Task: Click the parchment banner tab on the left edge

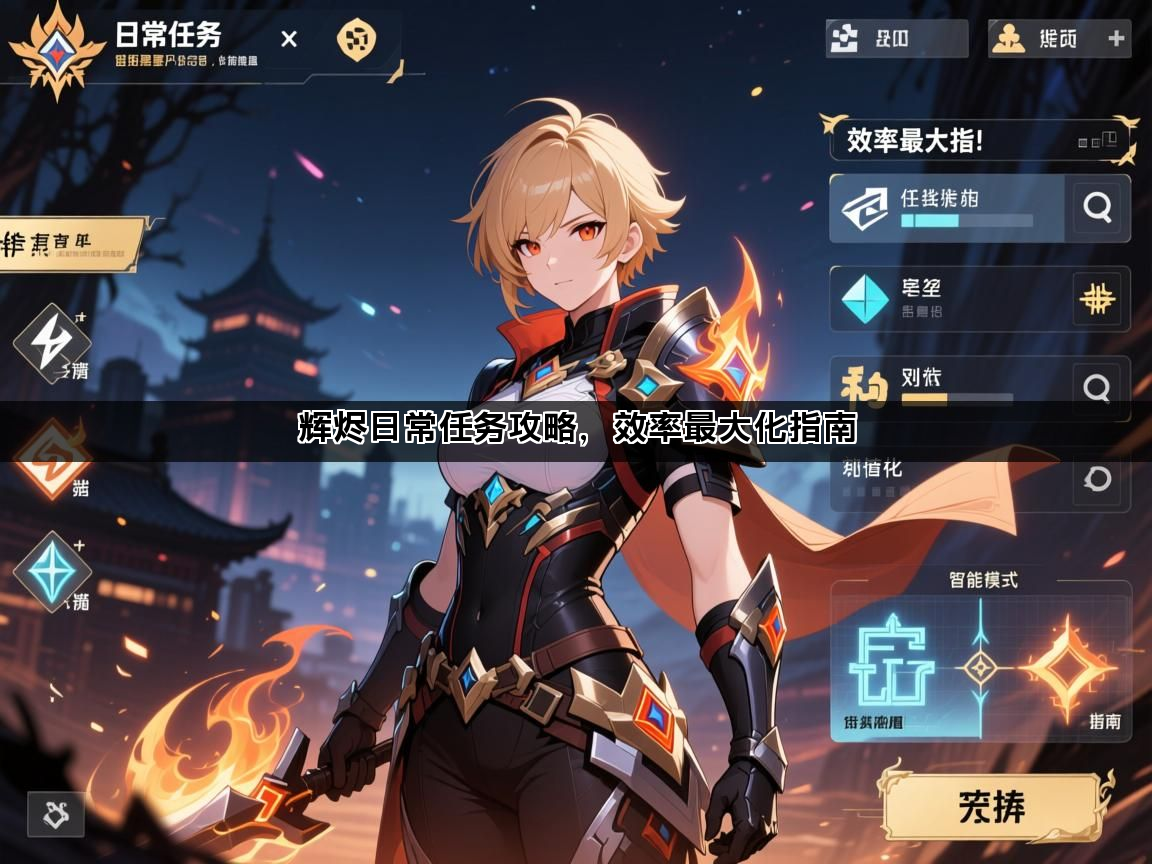Action: tap(65, 245)
